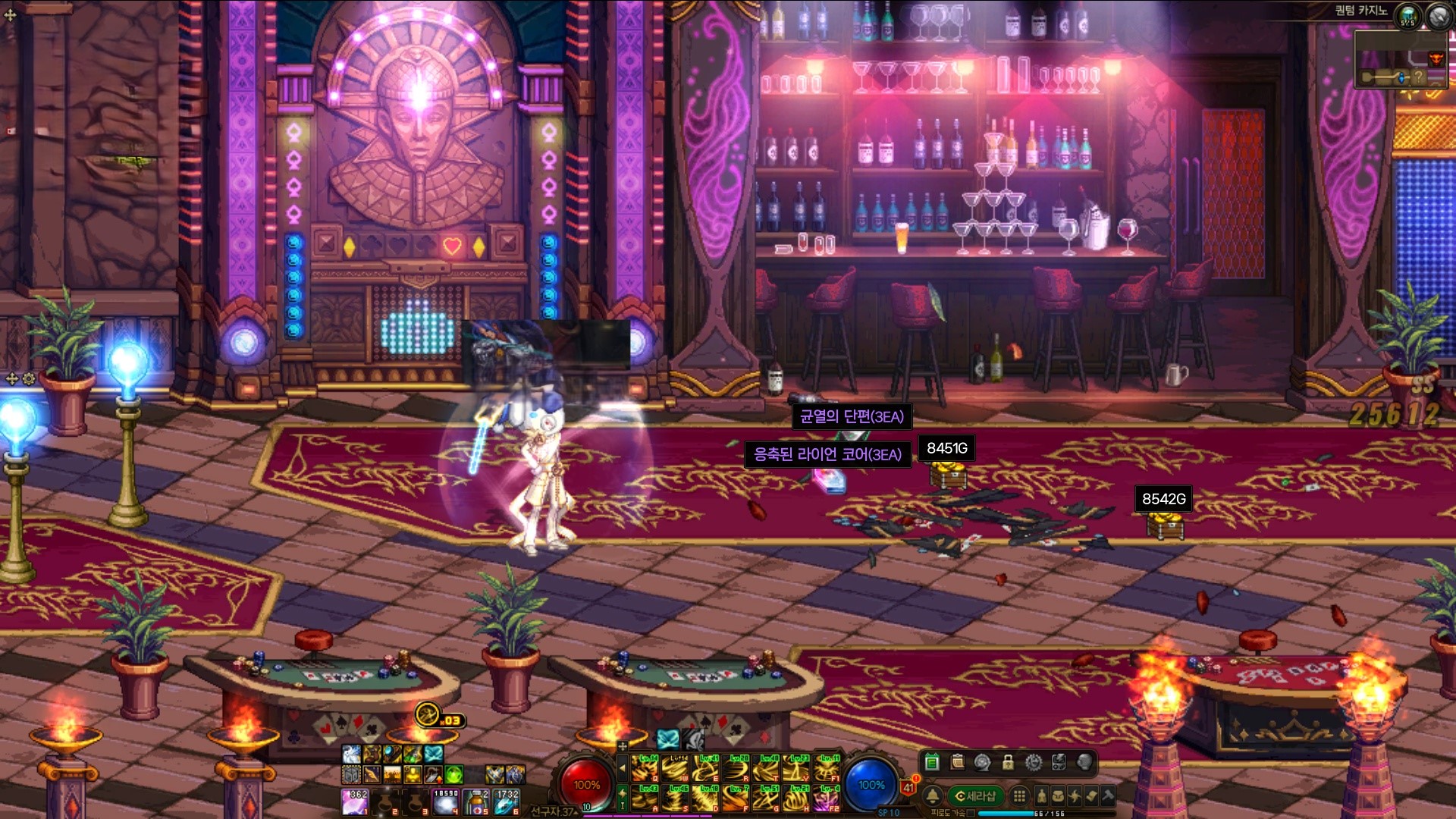Open the clipboard list icon
This screenshot has width=1456, height=819.
tap(957, 762)
